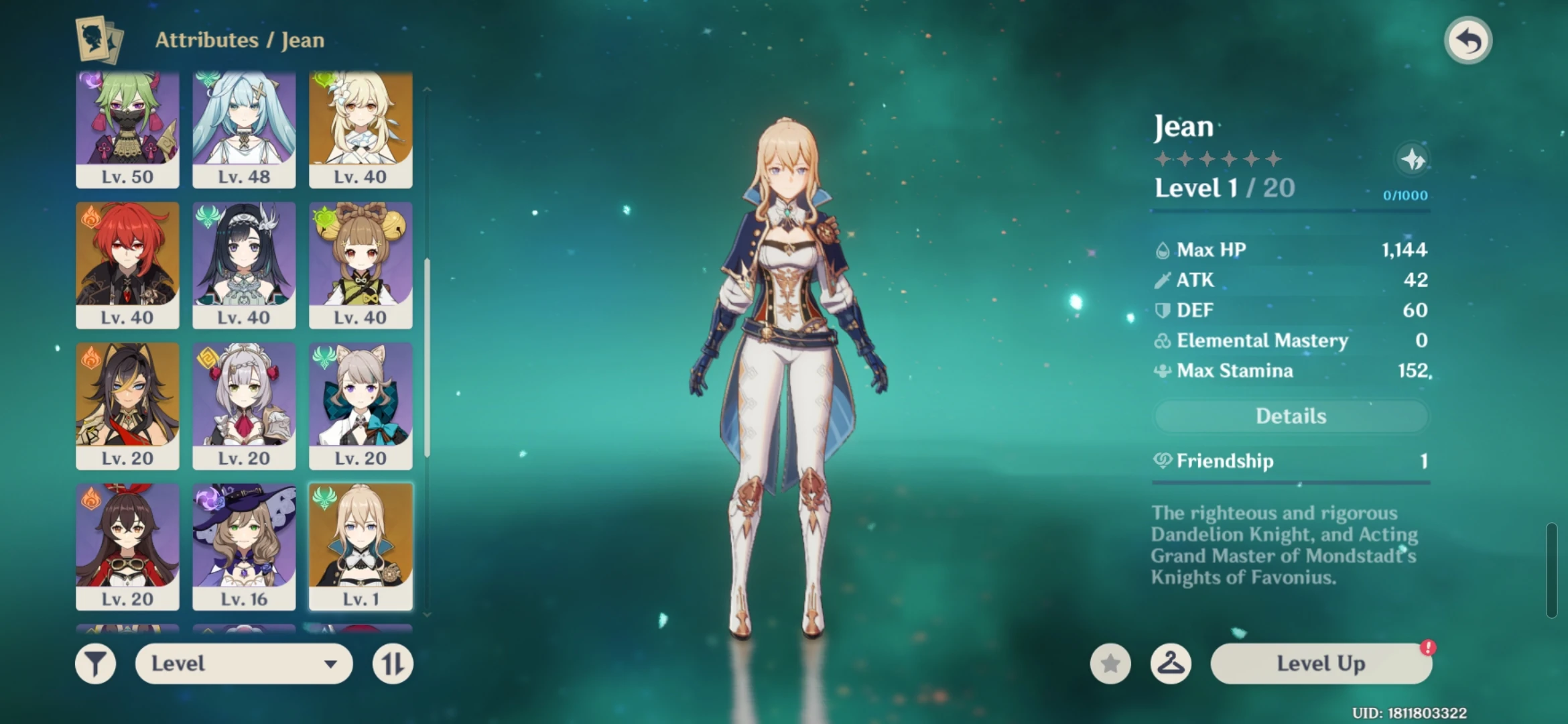Click the Elemental Mastery rings icon

[1164, 341]
